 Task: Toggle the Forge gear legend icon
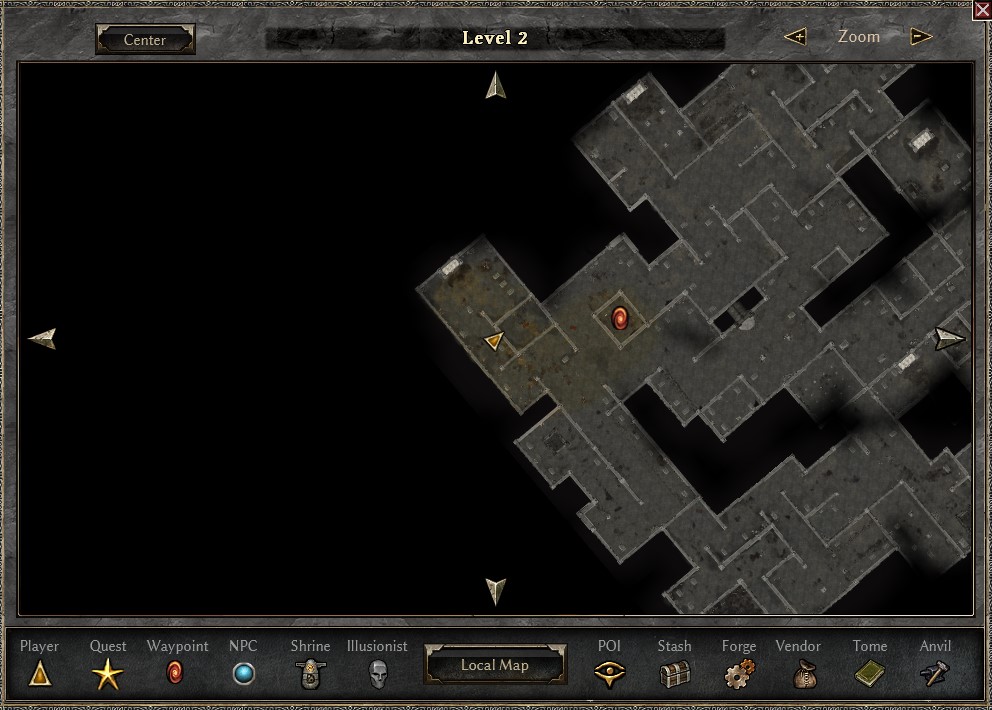739,674
